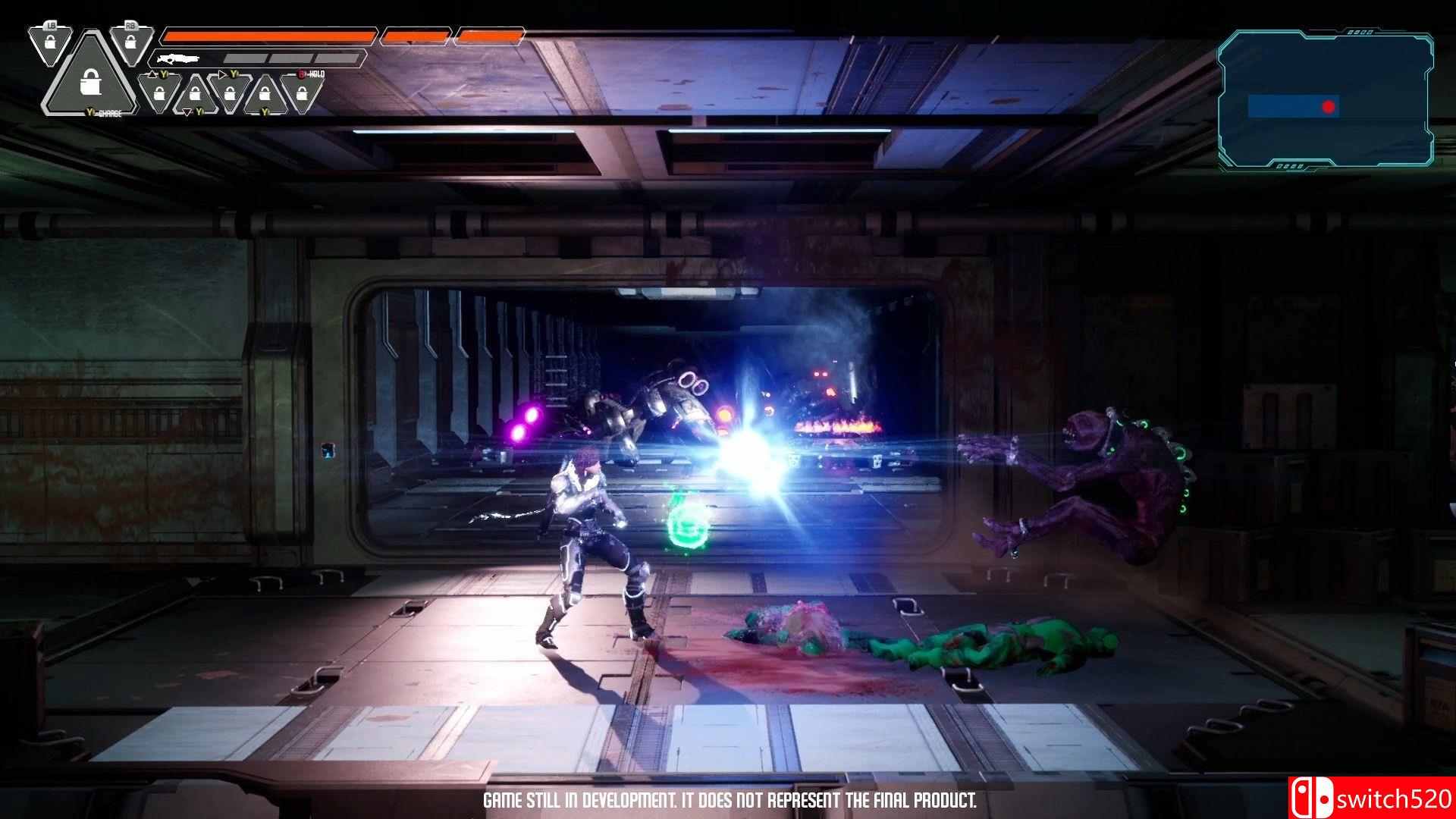This screenshot has width=1456, height=819.
Task: Toggle the lock on the right-arrow Y skill
Action: pos(231,93)
